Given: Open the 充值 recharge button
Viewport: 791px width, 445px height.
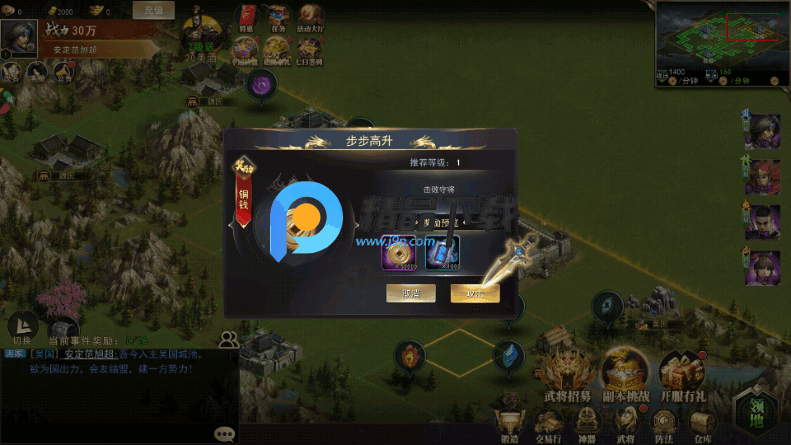Looking at the screenshot, I should [154, 9].
